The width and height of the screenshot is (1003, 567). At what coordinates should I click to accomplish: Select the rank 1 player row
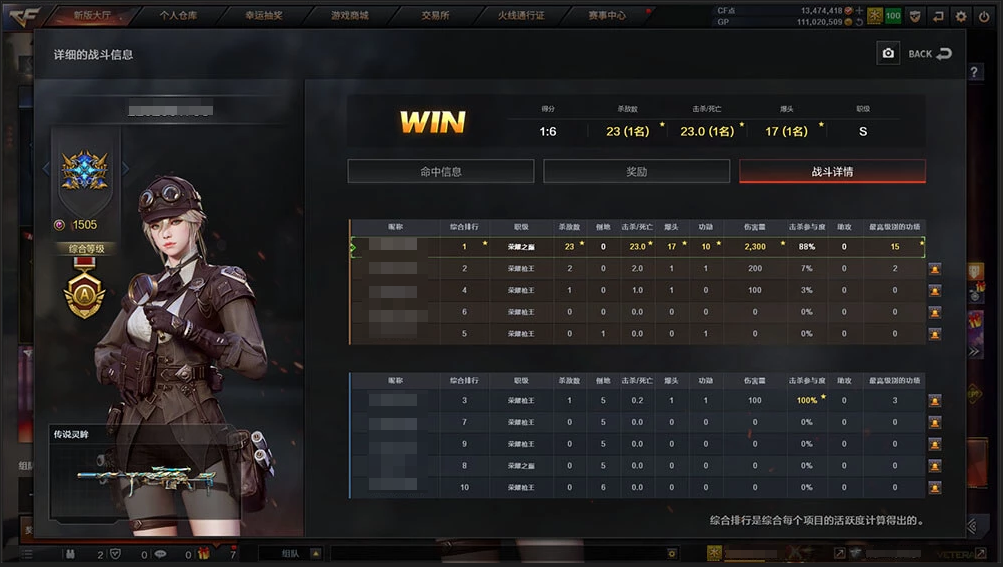pos(636,246)
